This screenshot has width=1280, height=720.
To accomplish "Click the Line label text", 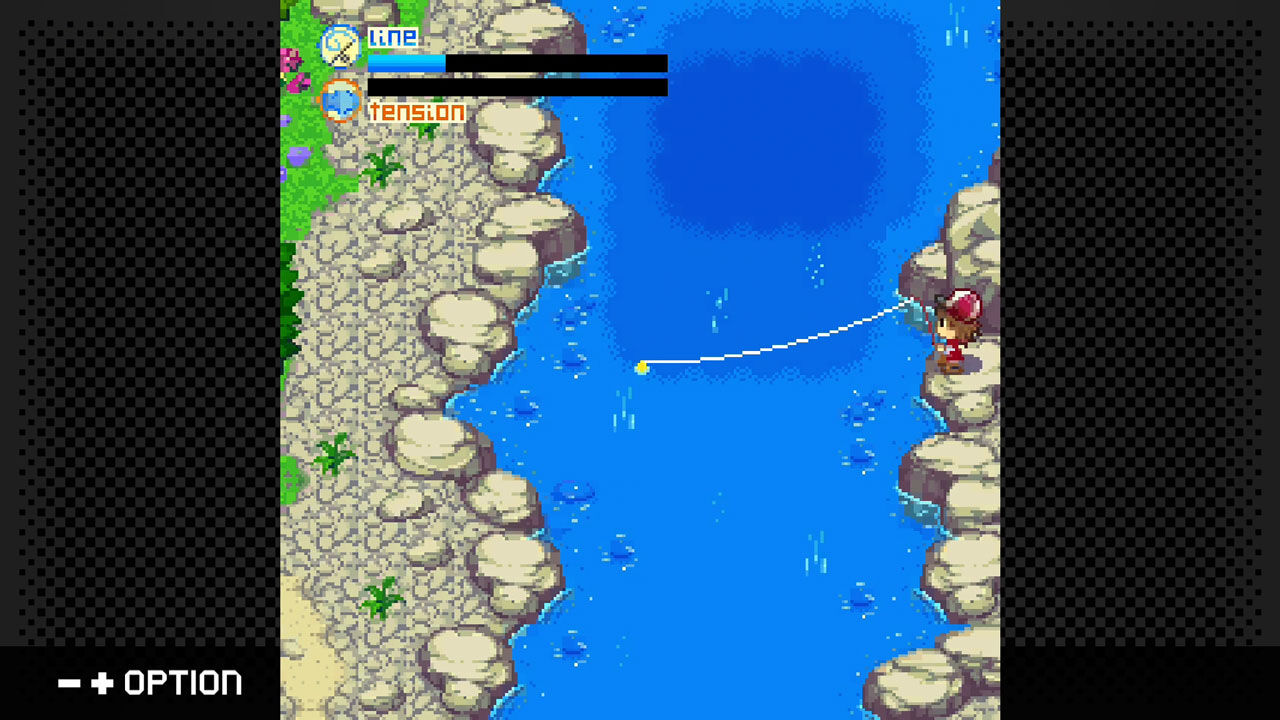I will pos(393,38).
